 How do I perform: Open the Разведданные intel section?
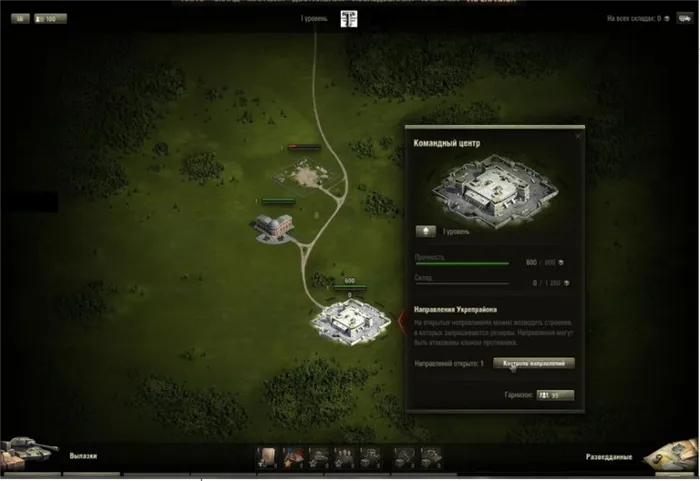[609, 457]
